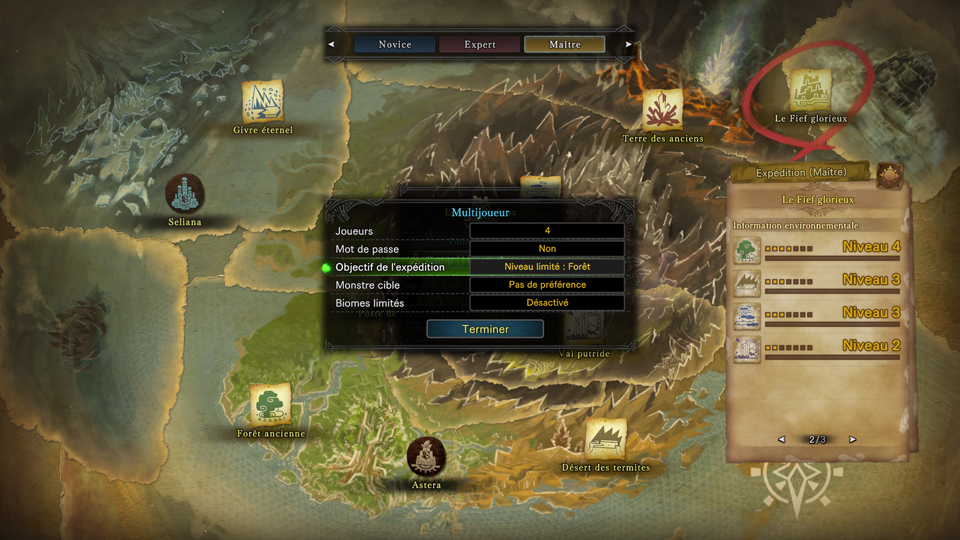Image resolution: width=960 pixels, height=540 pixels.
Task: Choose the Maître rank tab
Action: coord(564,44)
